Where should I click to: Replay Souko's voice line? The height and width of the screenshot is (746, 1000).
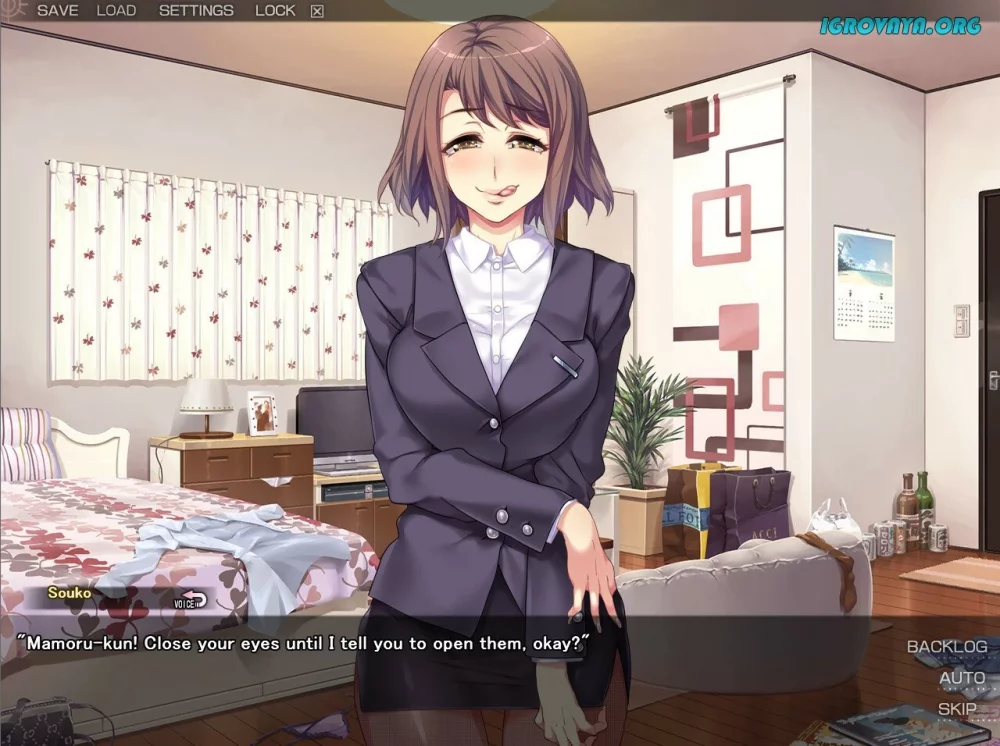190,601
